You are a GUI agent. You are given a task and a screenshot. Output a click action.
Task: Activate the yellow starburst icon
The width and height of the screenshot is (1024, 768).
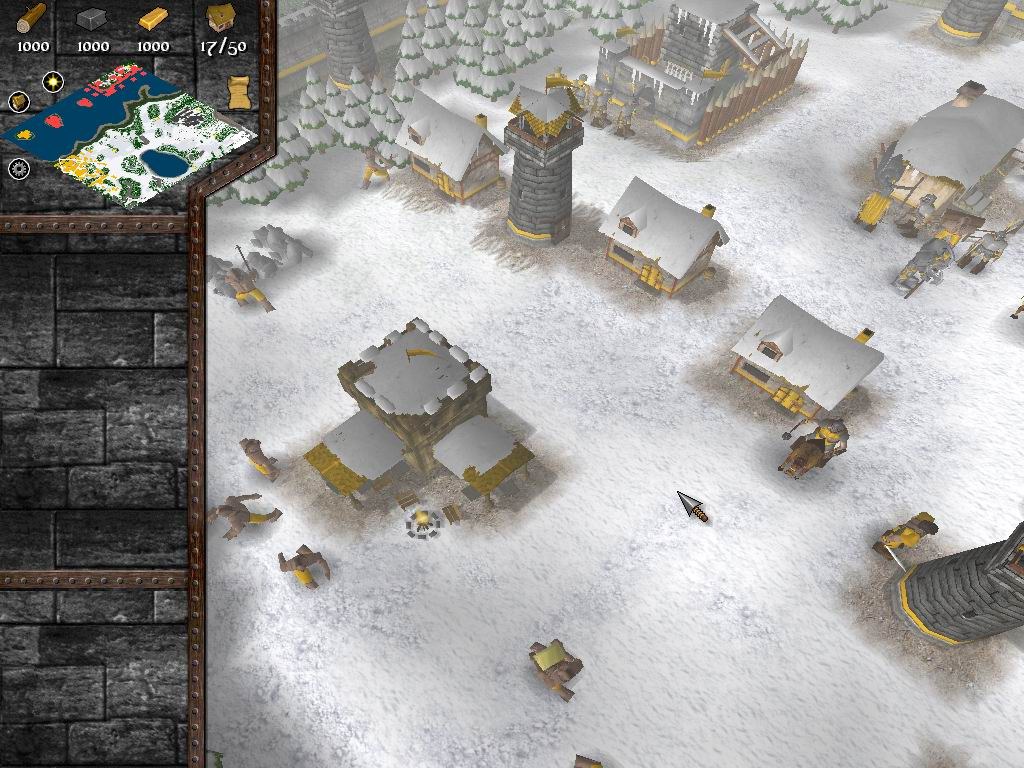point(52,81)
